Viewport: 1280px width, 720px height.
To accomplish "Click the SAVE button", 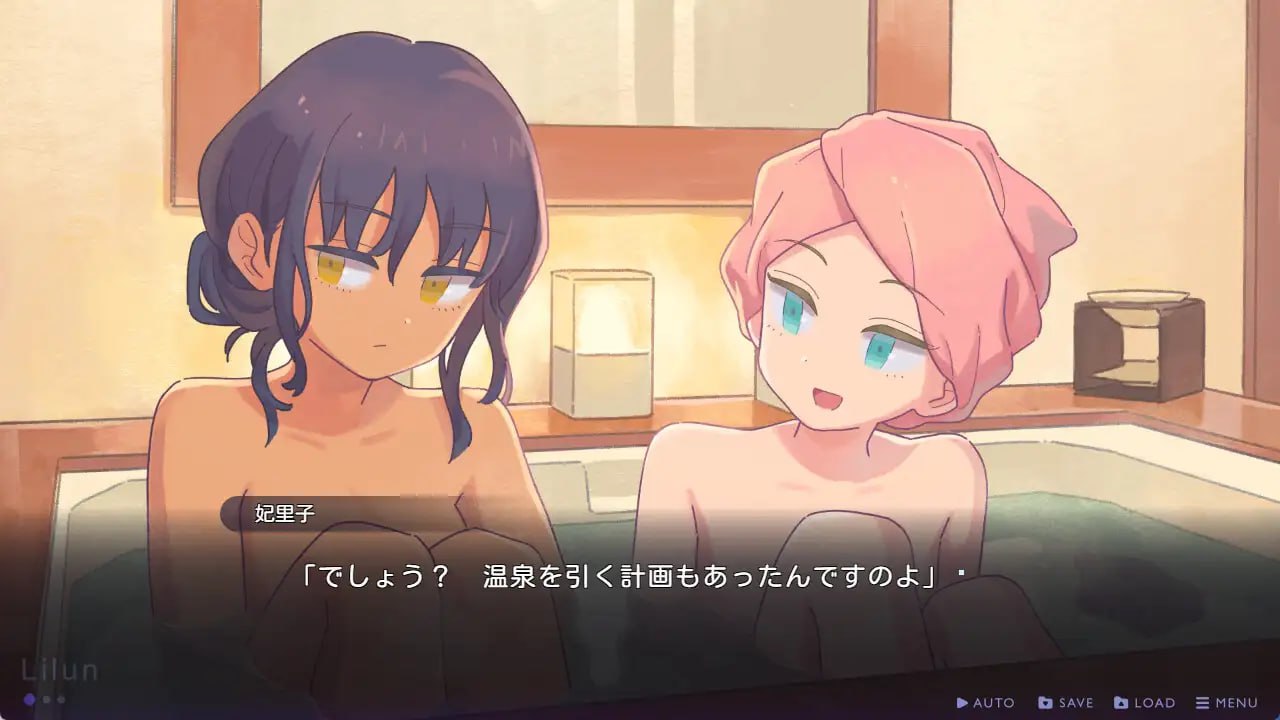I will (1070, 702).
